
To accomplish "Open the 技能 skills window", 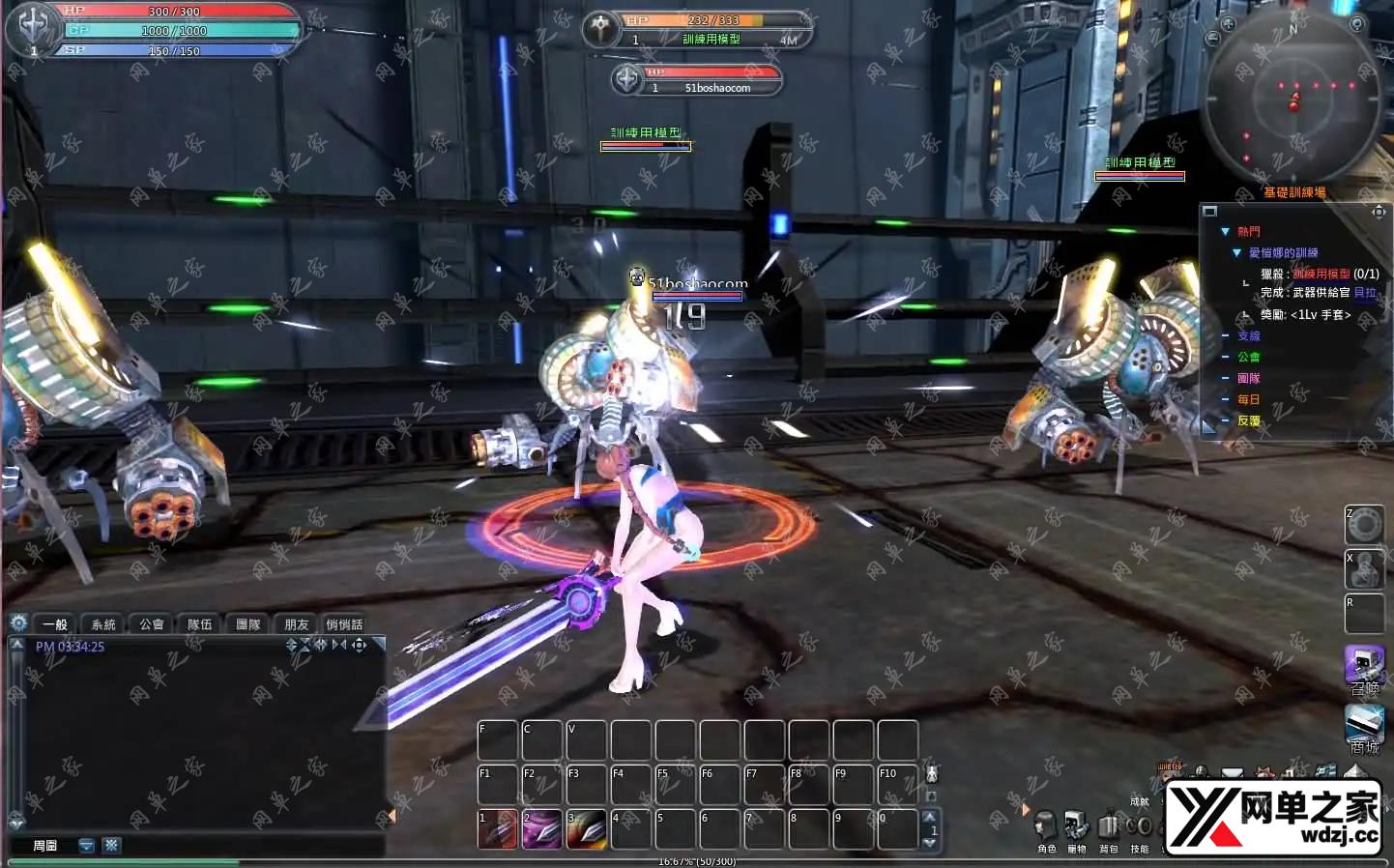I will pyautogui.click(x=1140, y=829).
